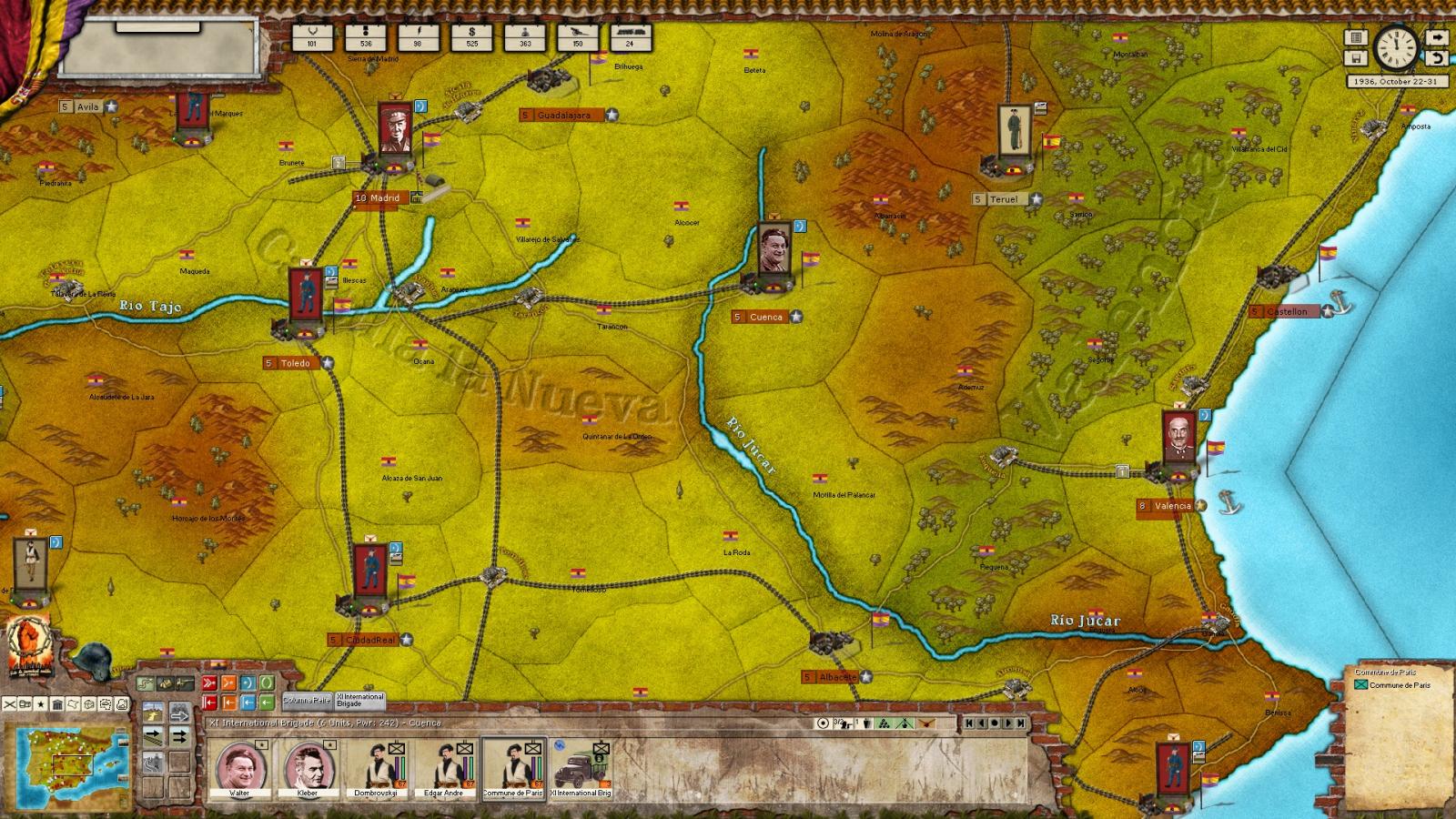
Task: Choose the green retreat arrow posture
Action: pyautogui.click(x=266, y=703)
